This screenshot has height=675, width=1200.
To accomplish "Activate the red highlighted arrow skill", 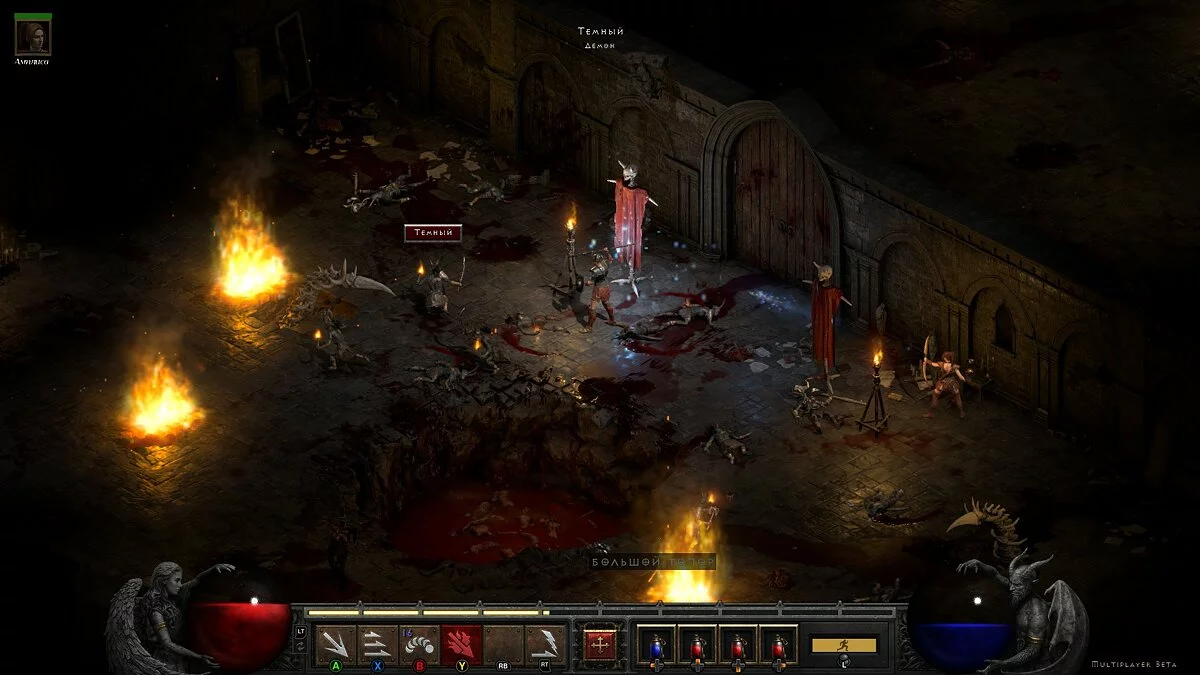I will point(462,643).
